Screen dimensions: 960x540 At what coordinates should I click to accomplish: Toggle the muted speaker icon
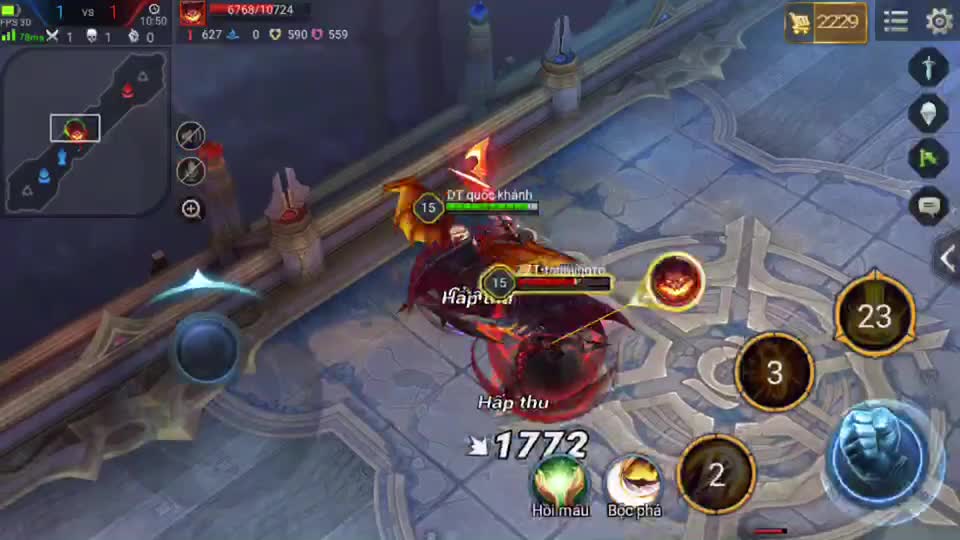[191, 136]
